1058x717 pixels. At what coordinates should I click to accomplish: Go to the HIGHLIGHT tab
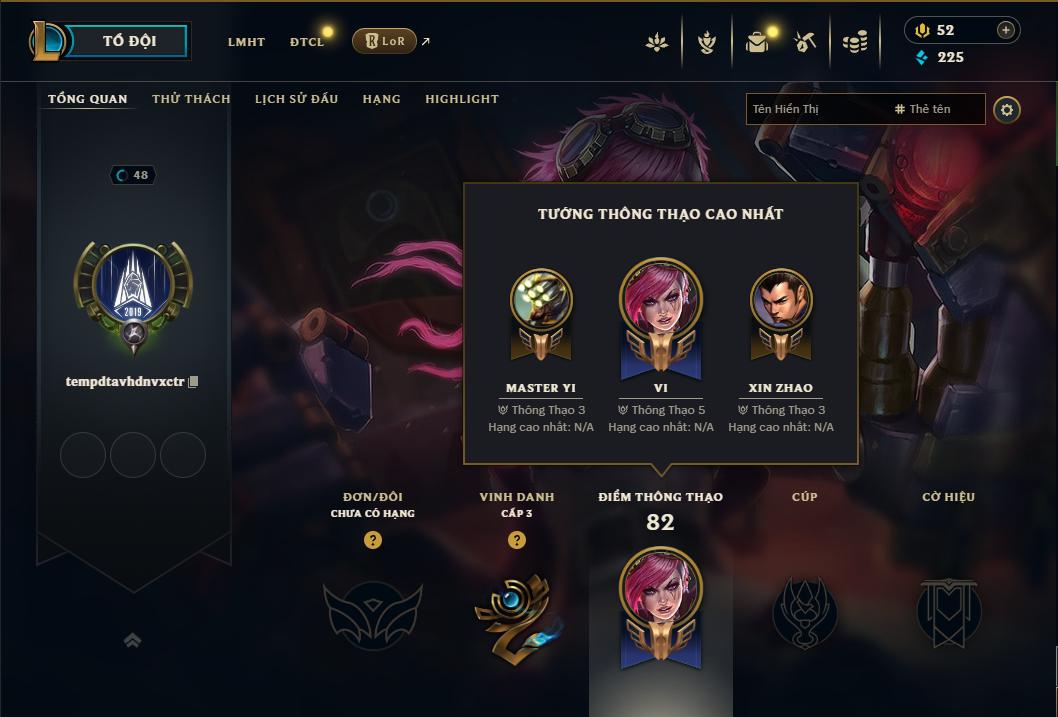pos(462,99)
